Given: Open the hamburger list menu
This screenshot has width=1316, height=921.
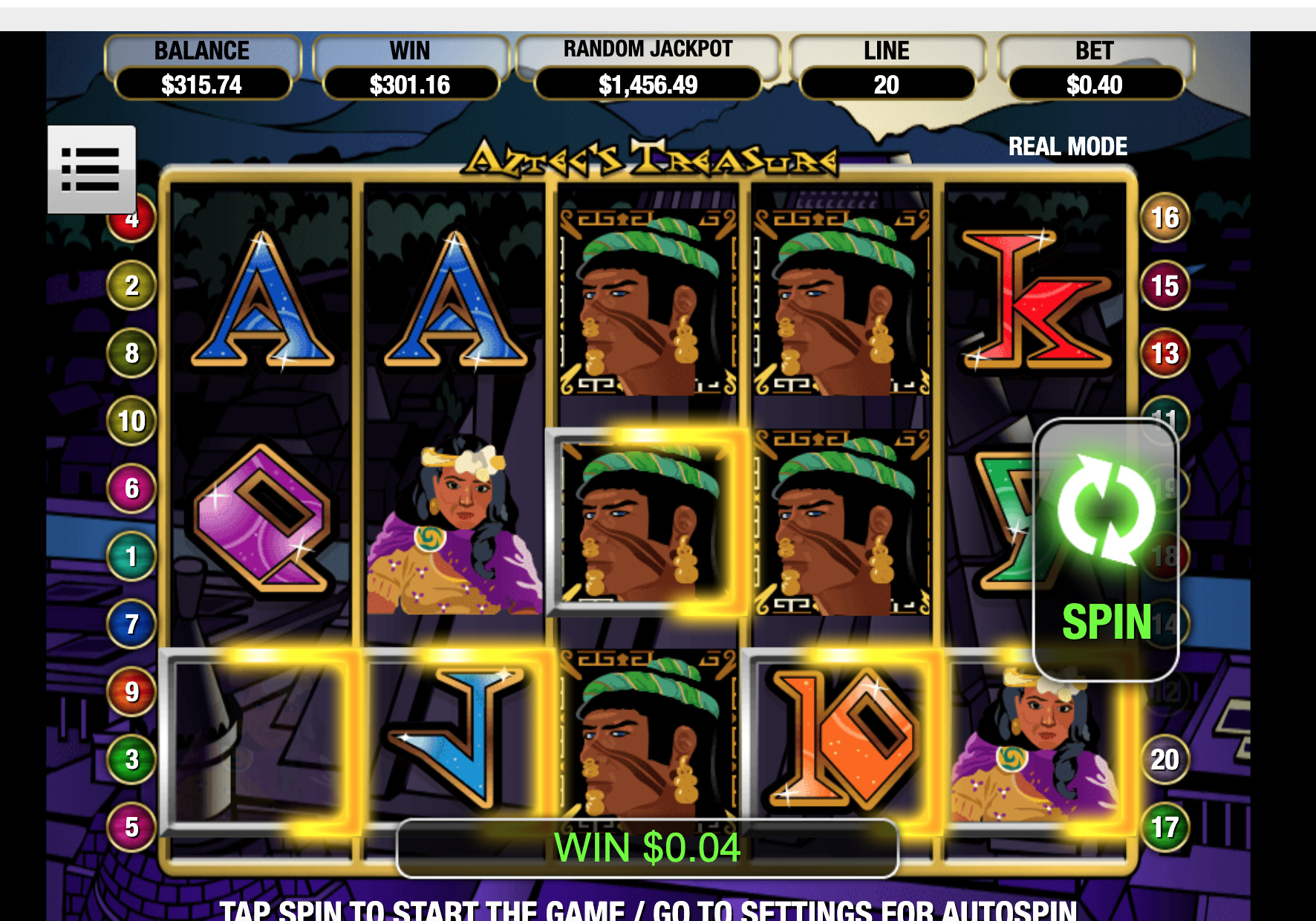Looking at the screenshot, I should [x=91, y=169].
